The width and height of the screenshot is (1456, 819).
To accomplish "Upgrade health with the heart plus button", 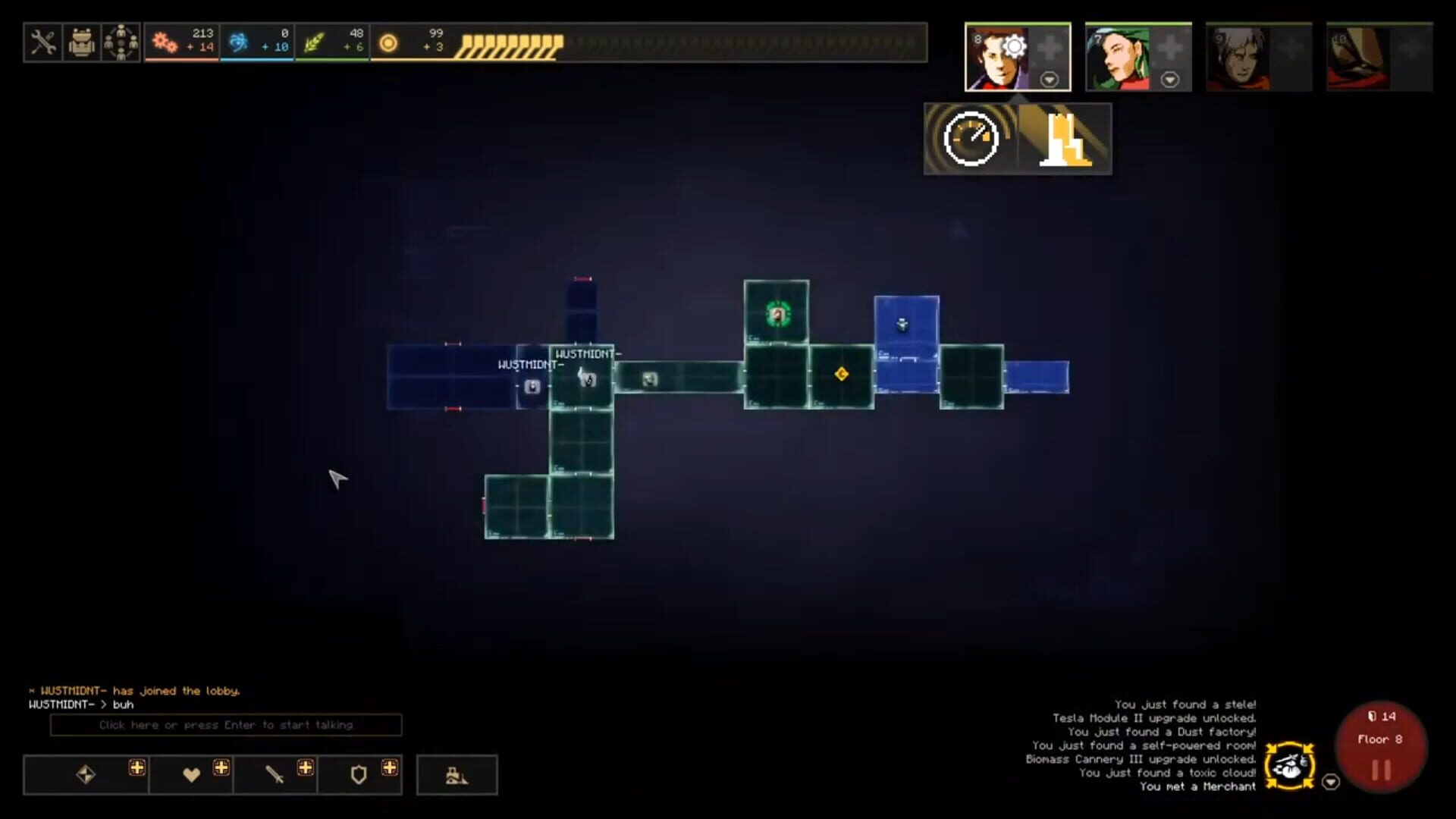I will [x=221, y=767].
